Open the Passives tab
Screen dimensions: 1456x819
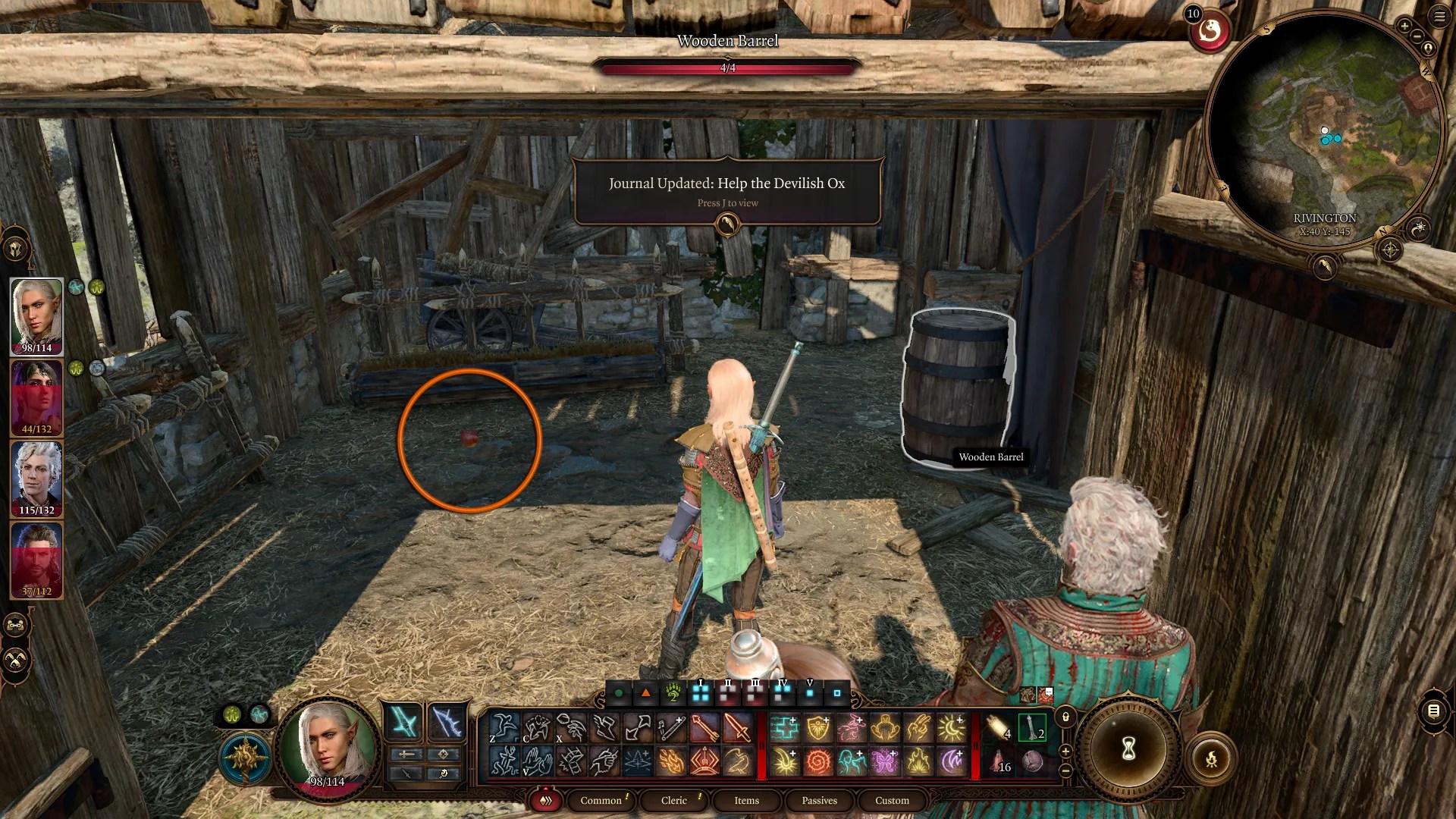point(820,801)
